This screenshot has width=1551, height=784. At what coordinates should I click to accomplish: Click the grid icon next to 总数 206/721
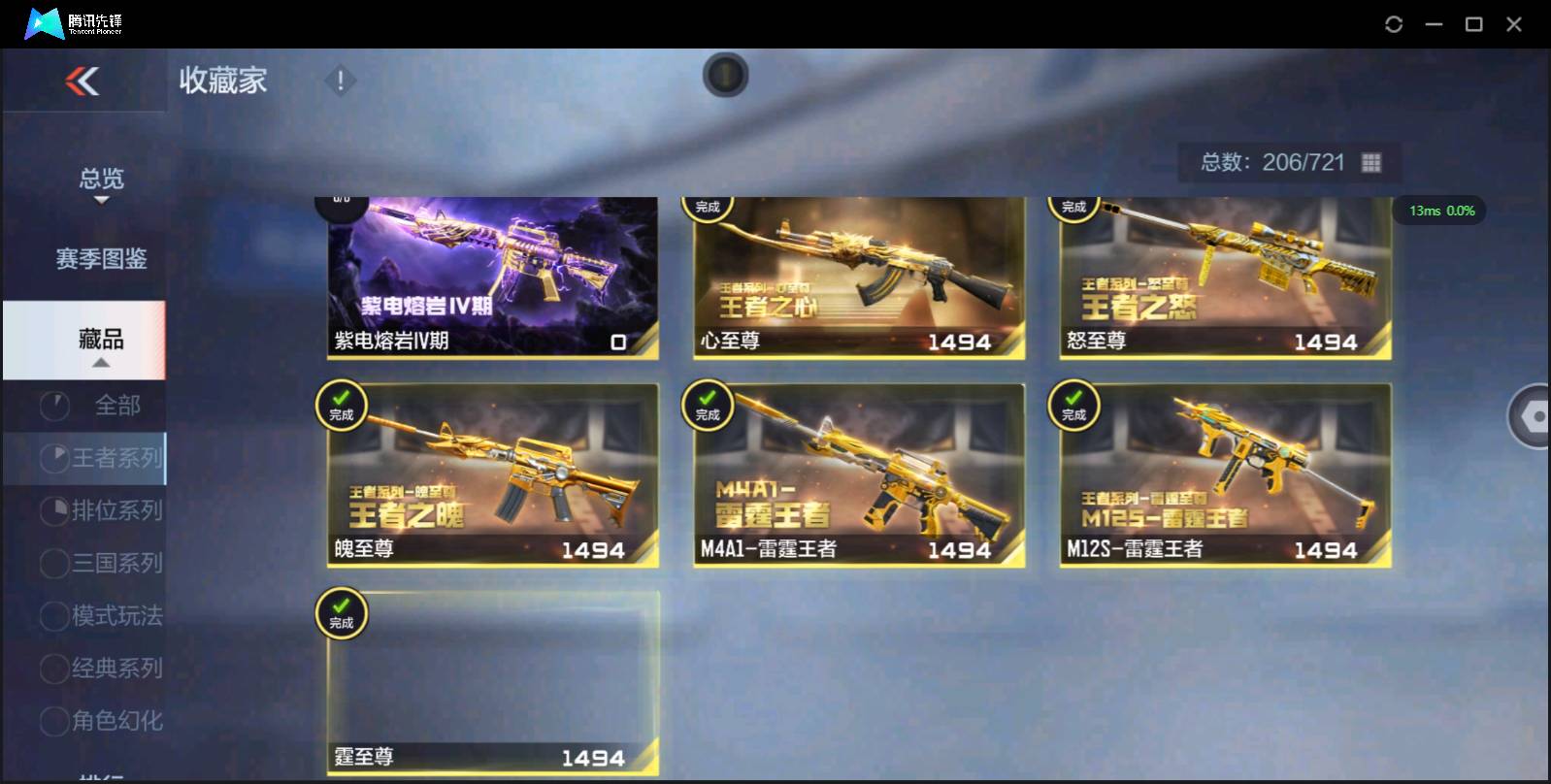click(1371, 162)
